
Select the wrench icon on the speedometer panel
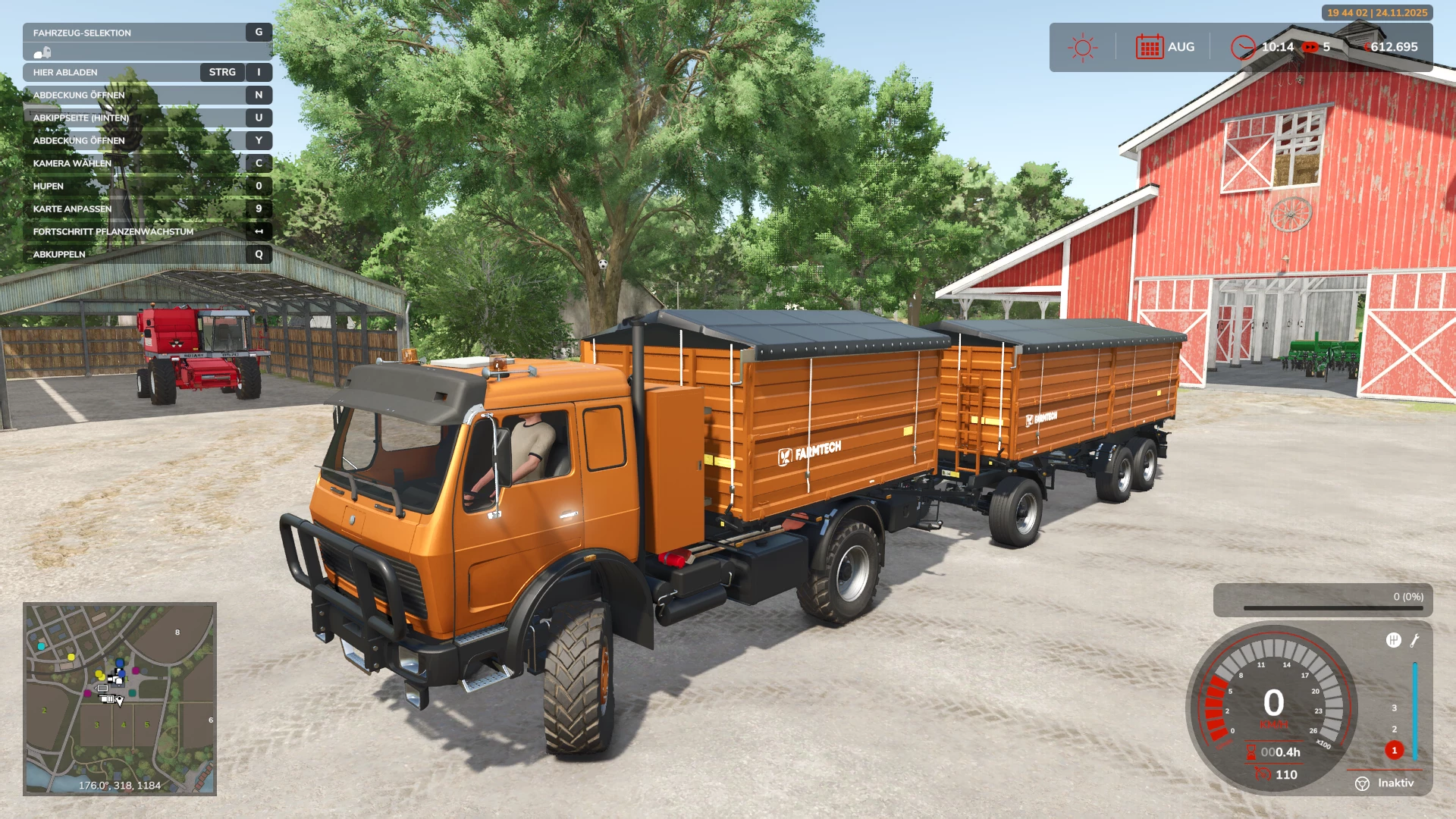tap(1415, 641)
